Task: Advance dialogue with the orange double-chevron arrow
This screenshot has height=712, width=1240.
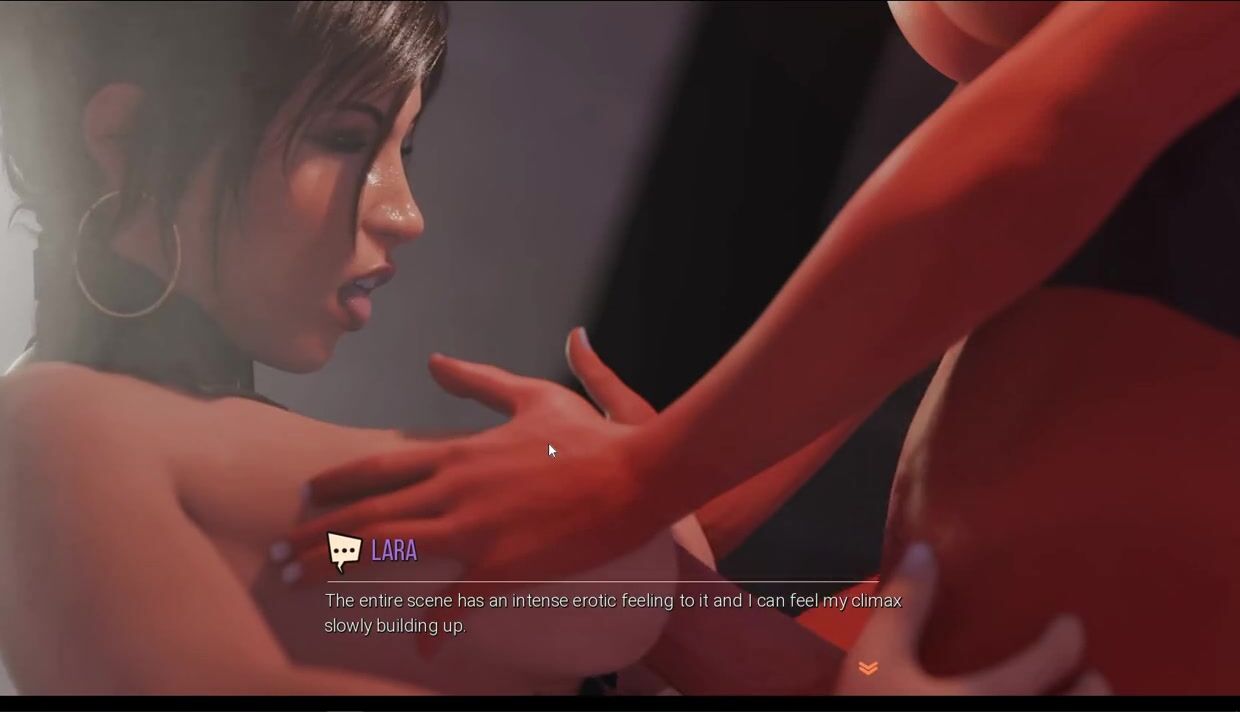Action: [868, 668]
